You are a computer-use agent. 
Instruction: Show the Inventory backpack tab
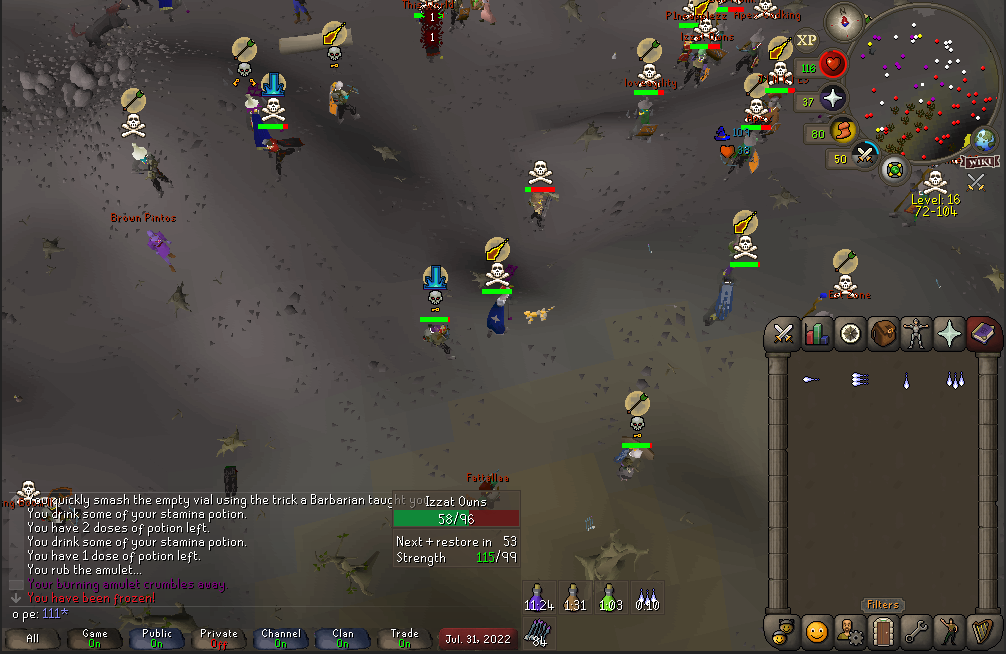[x=883, y=334]
